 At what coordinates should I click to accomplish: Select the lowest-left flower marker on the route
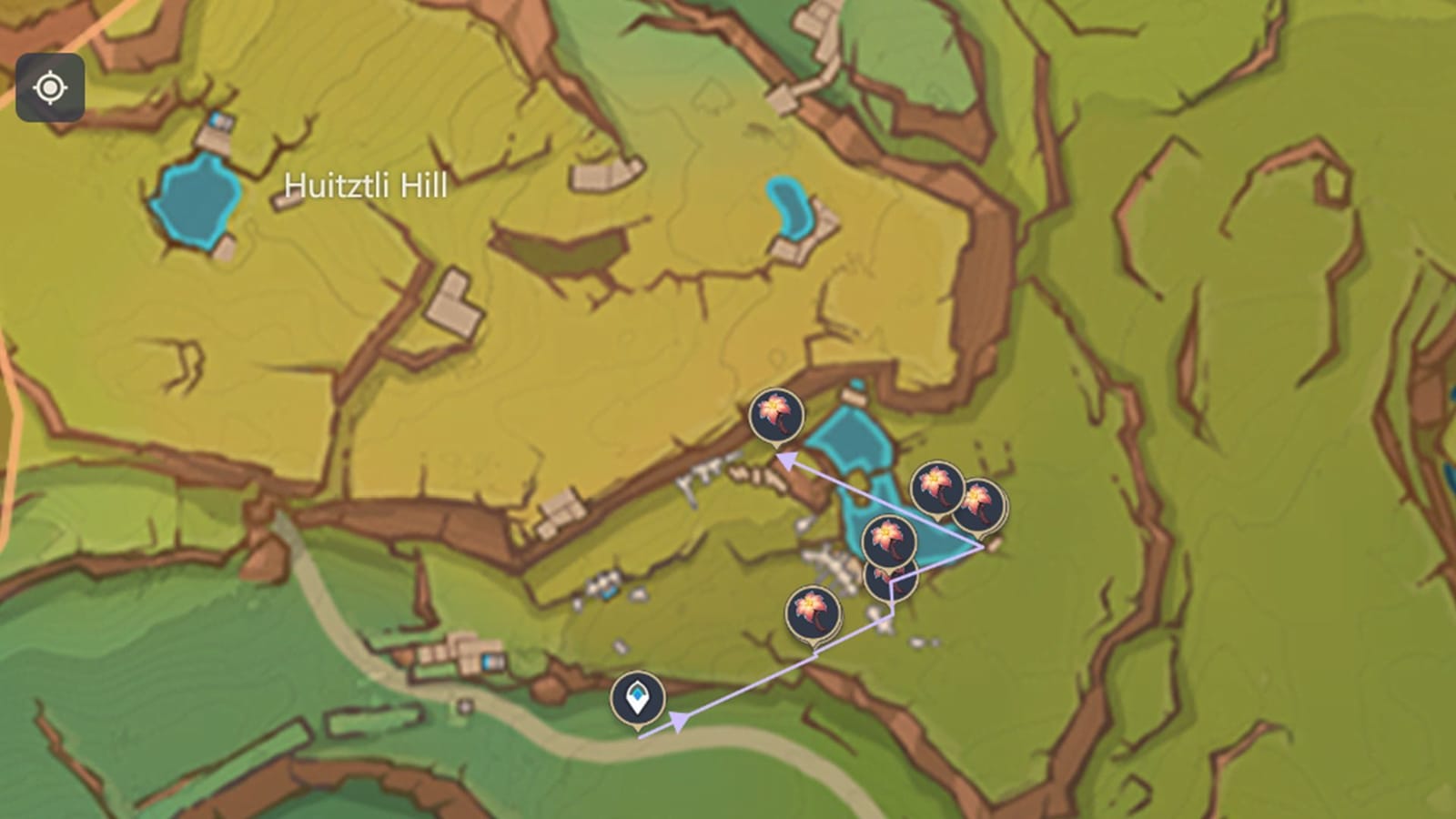tap(813, 610)
